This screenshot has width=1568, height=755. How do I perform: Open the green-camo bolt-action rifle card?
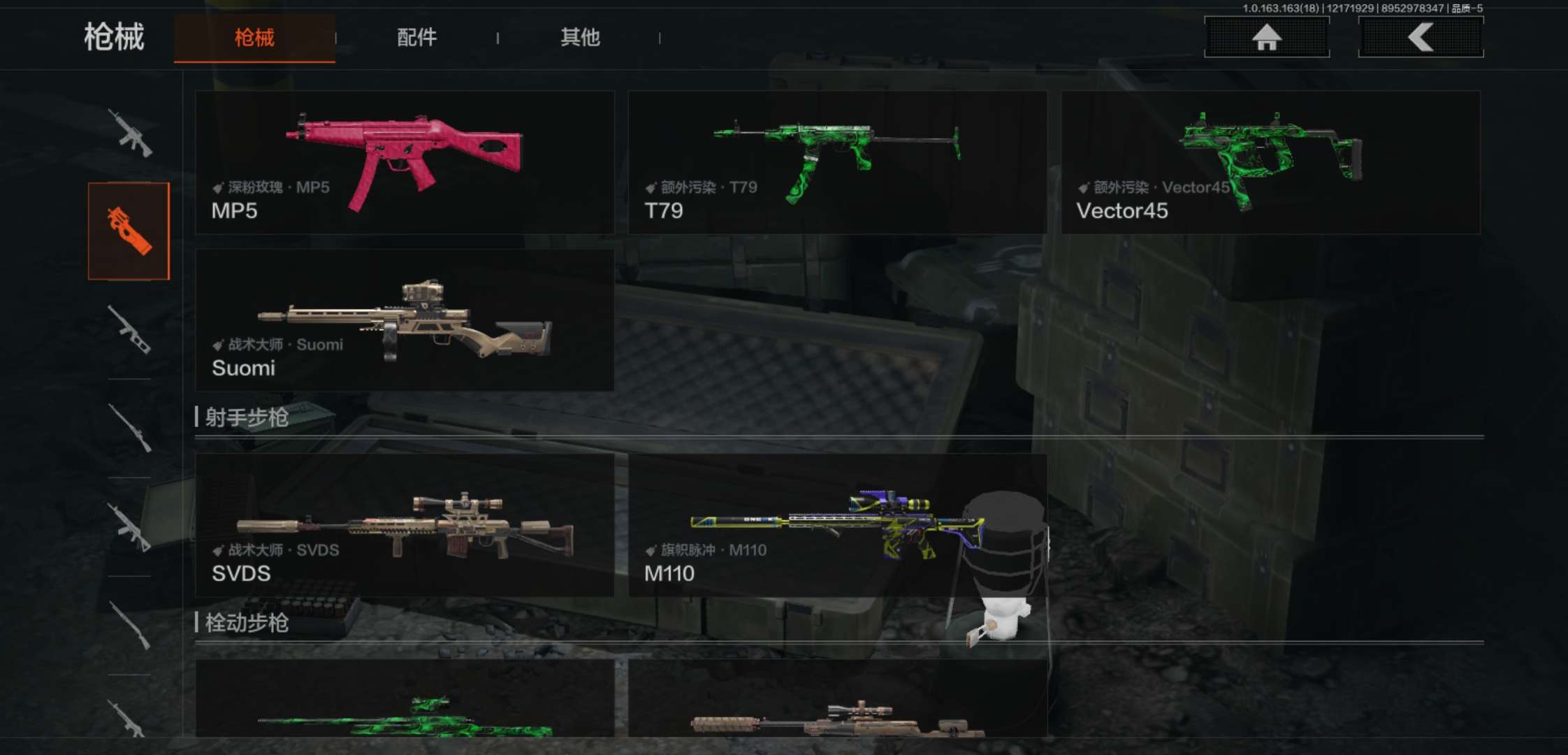tap(405, 699)
